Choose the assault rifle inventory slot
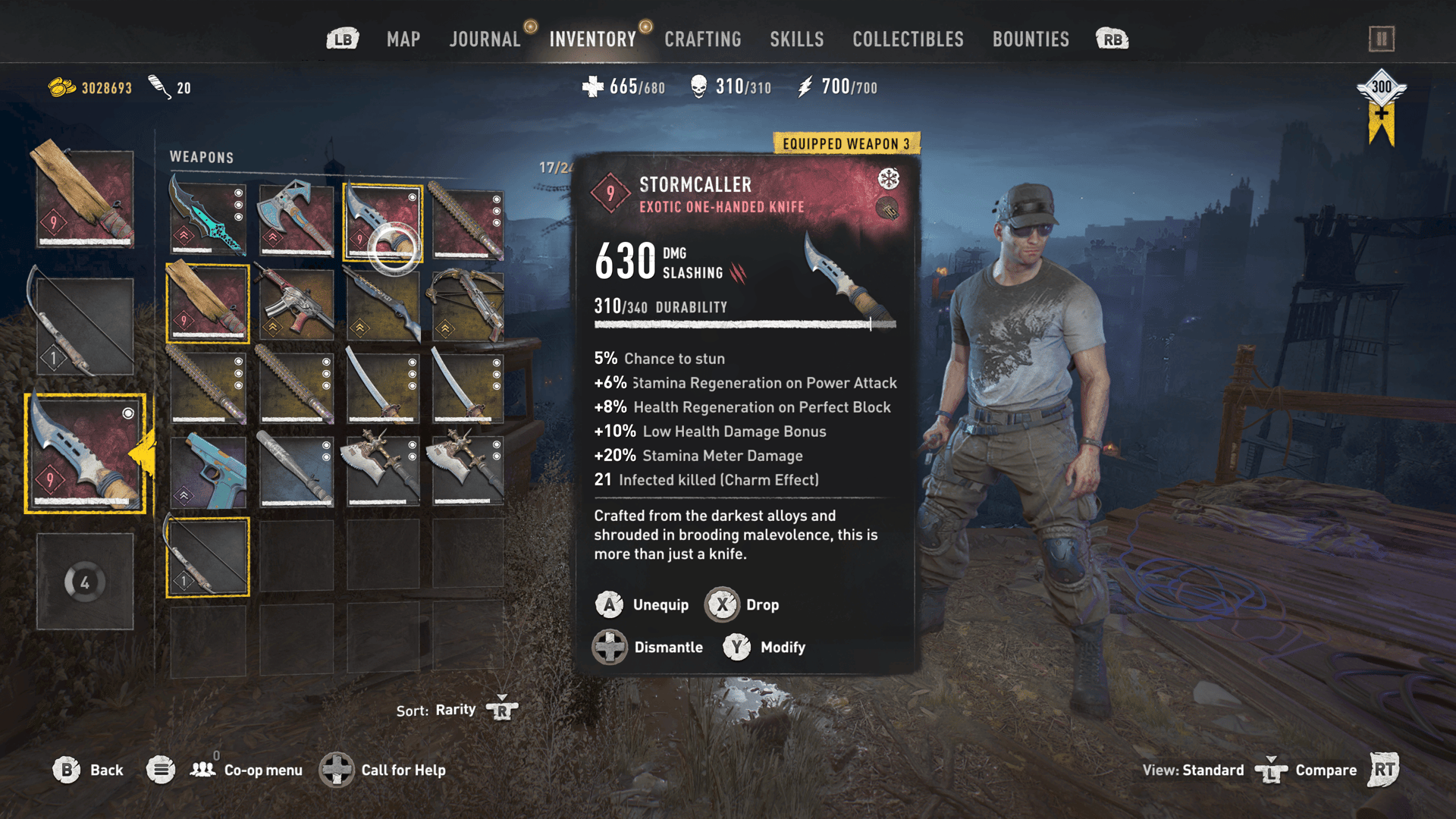This screenshot has height=819, width=1456. pyautogui.click(x=296, y=303)
